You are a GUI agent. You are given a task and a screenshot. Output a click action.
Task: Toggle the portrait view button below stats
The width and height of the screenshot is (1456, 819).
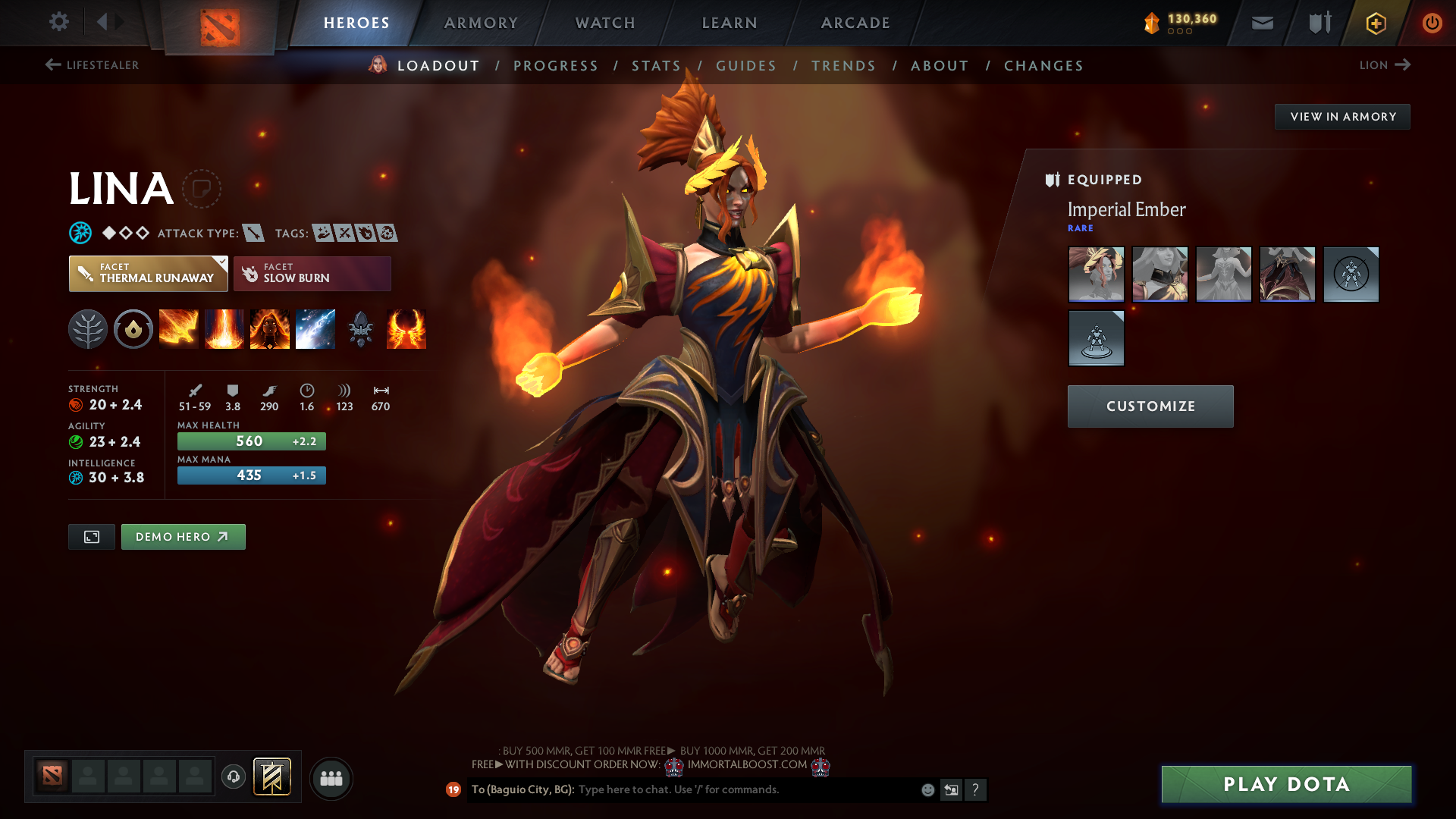pos(91,536)
